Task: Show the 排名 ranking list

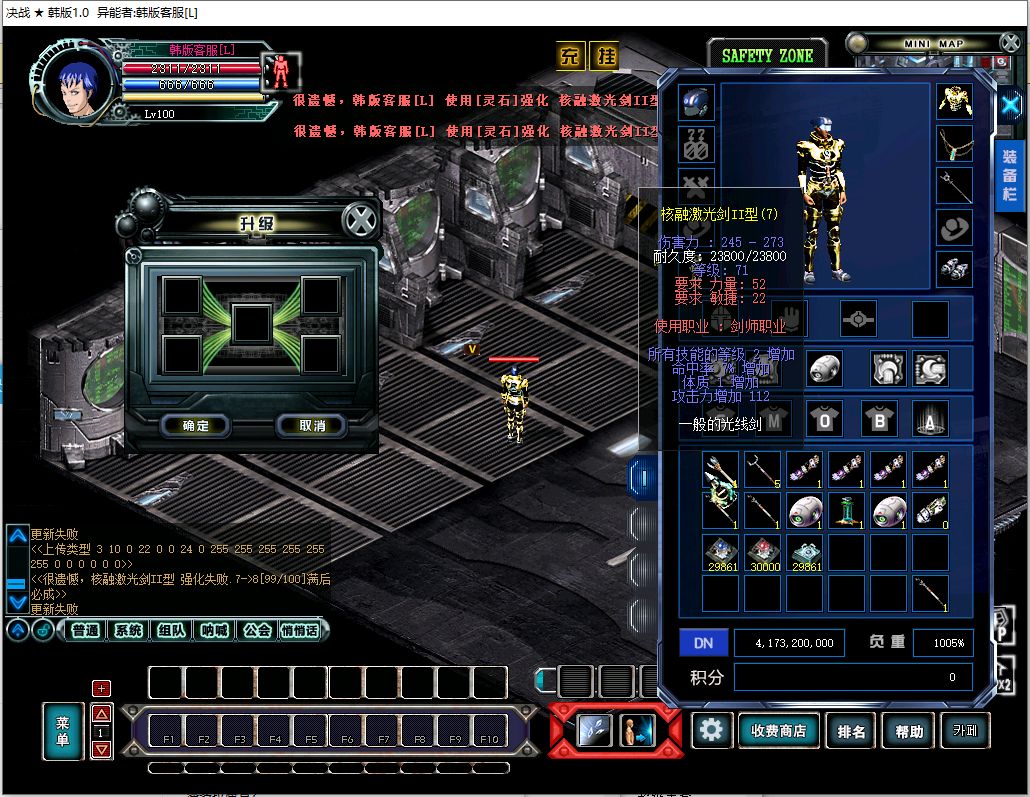Action: click(x=852, y=731)
